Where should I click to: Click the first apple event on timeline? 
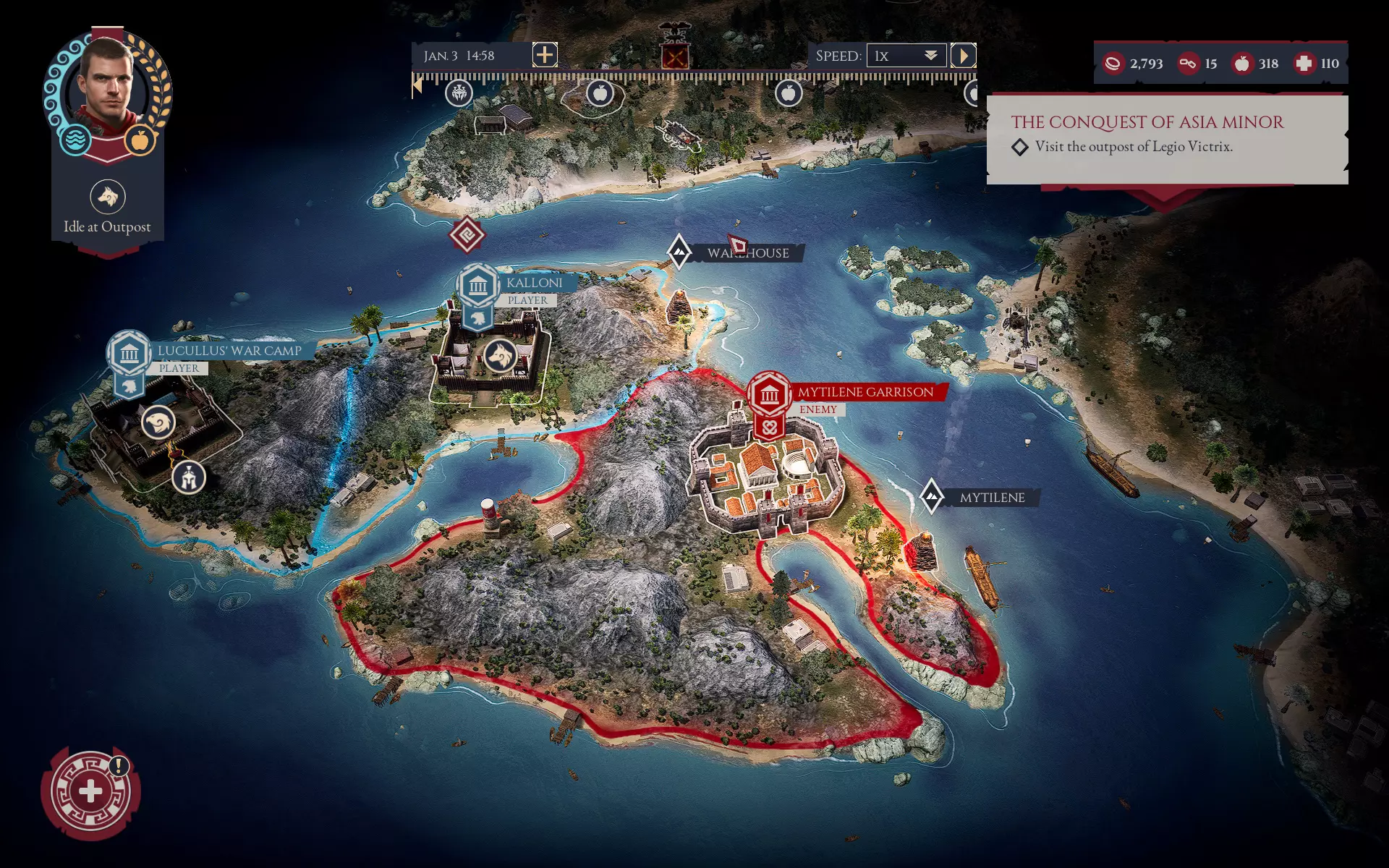click(600, 93)
